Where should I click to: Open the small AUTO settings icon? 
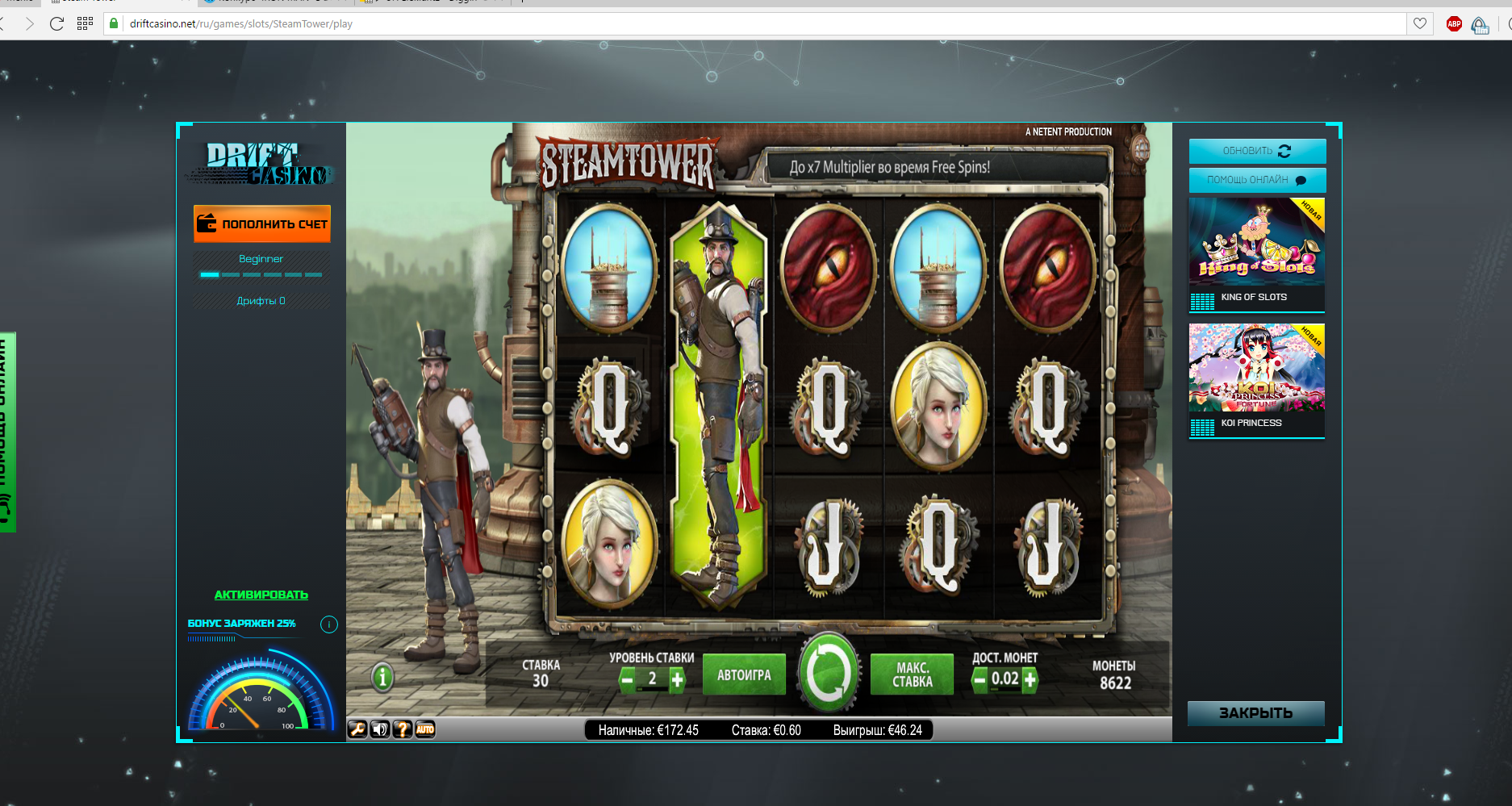click(425, 729)
